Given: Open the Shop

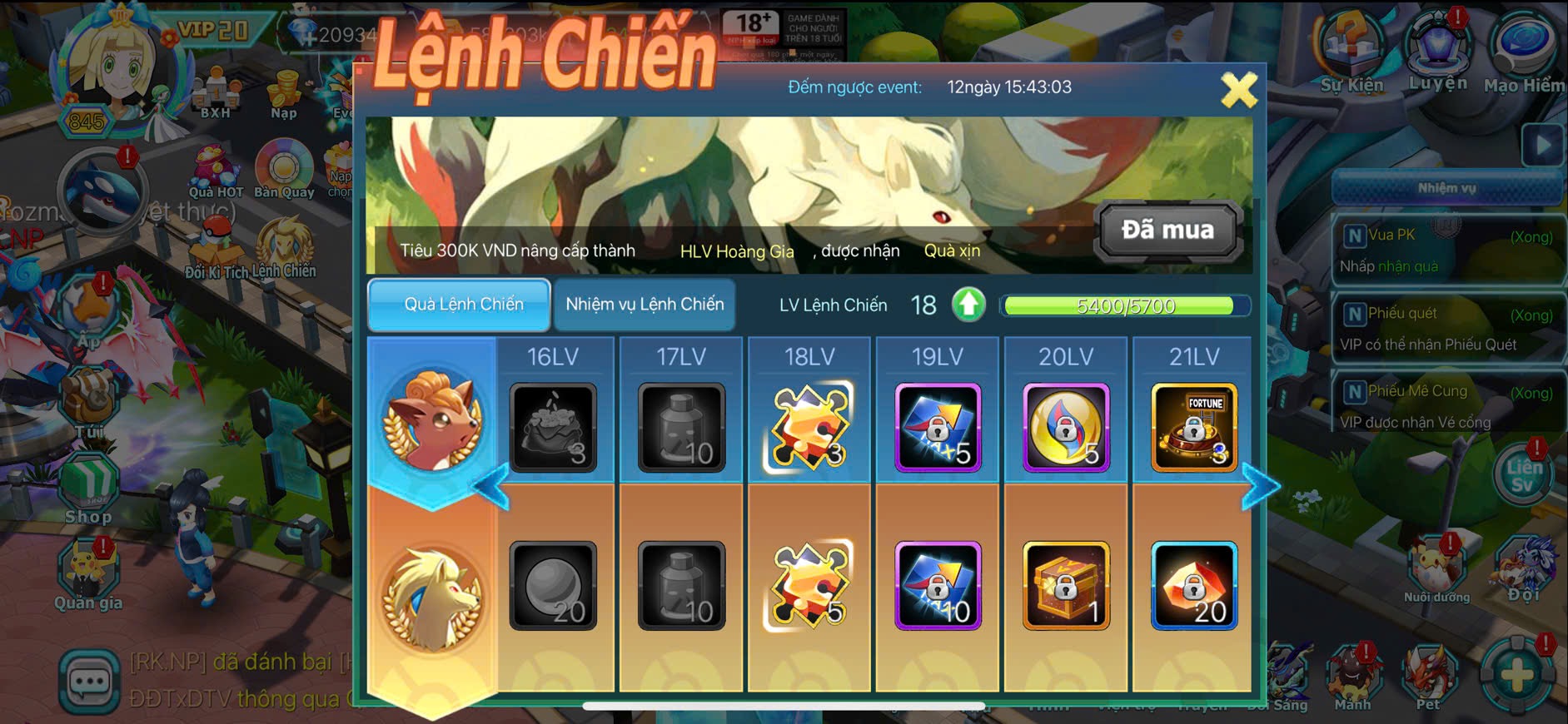Looking at the screenshot, I should click(x=88, y=488).
